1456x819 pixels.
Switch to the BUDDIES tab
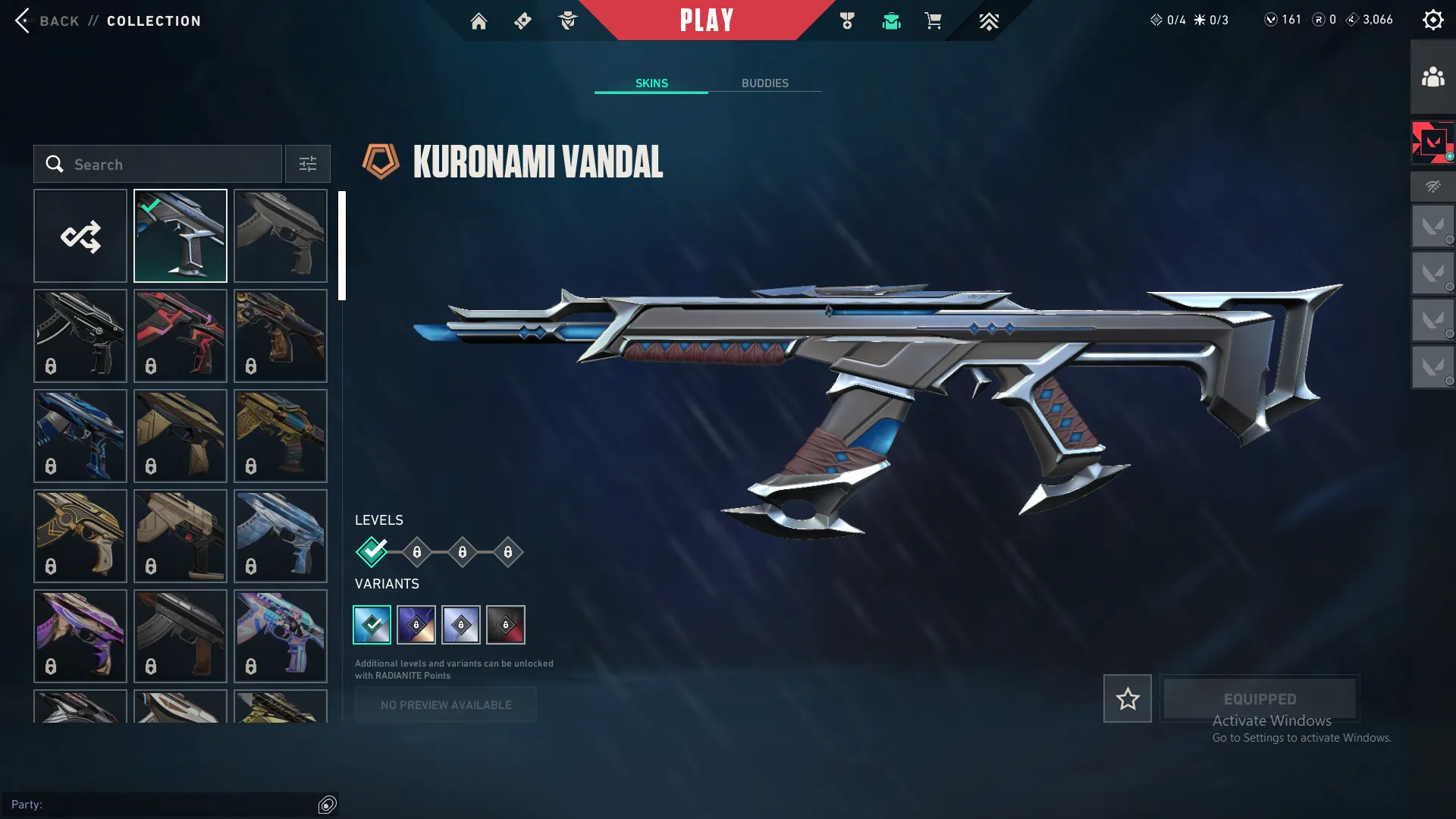[766, 83]
